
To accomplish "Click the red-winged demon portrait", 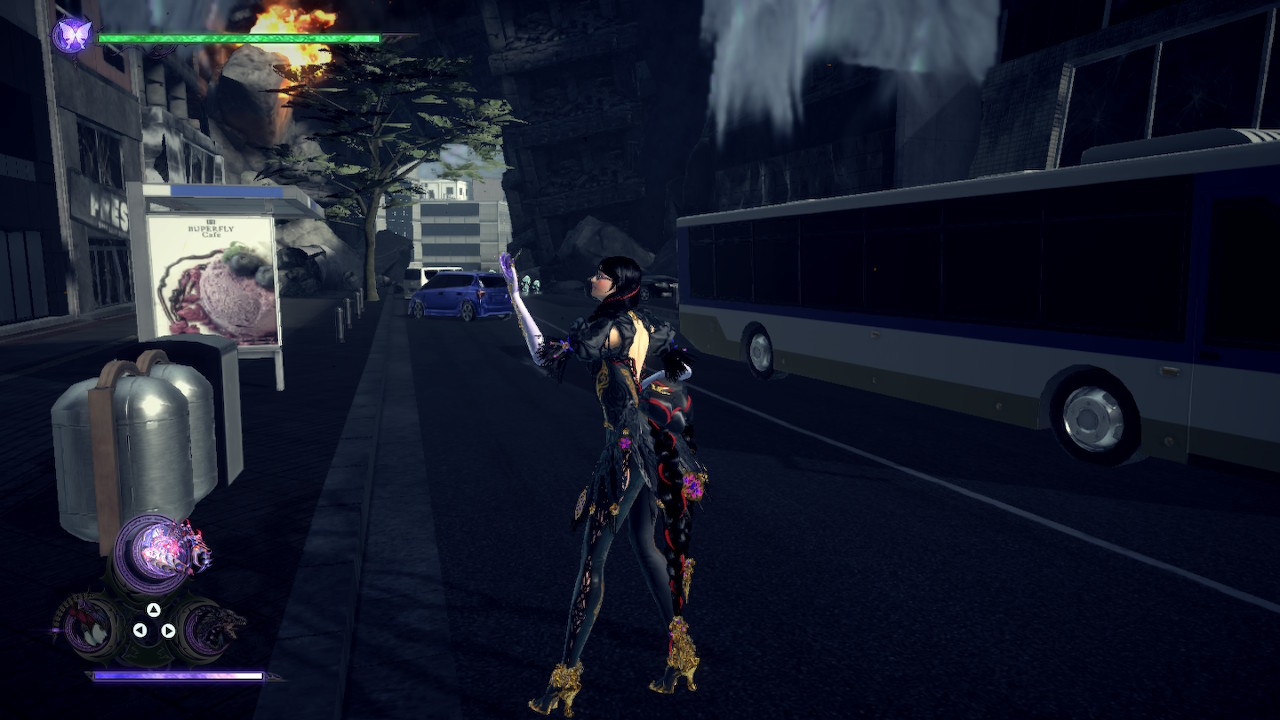I will coord(85,625).
